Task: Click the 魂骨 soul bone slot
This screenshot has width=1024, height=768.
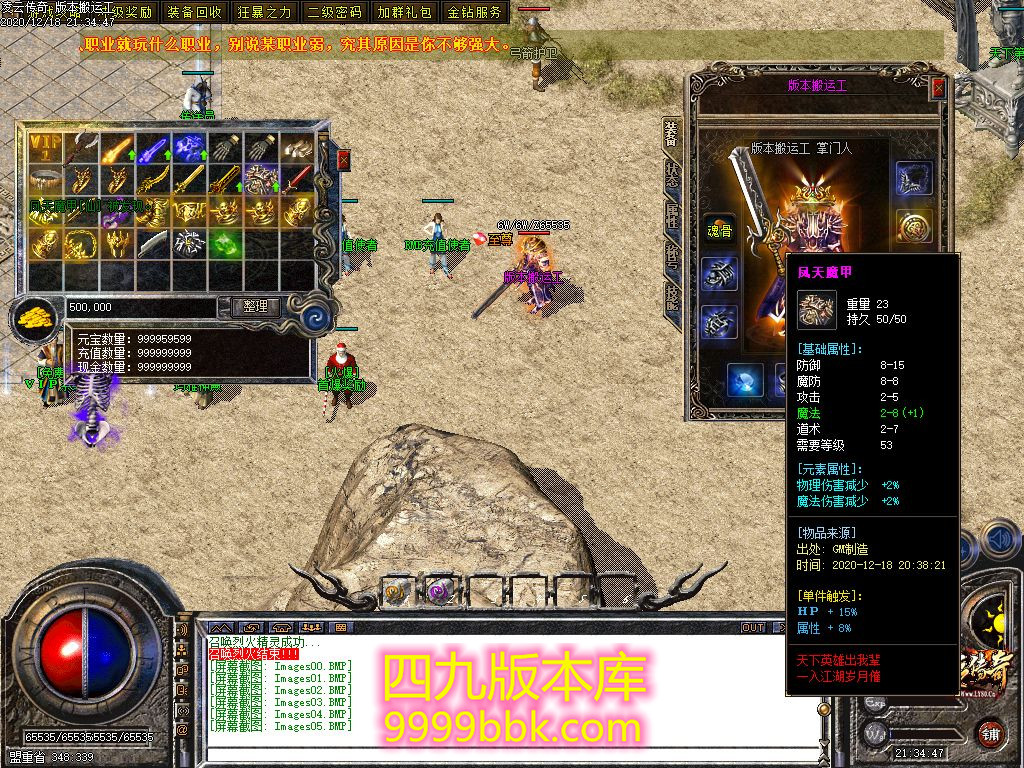Action: click(719, 228)
